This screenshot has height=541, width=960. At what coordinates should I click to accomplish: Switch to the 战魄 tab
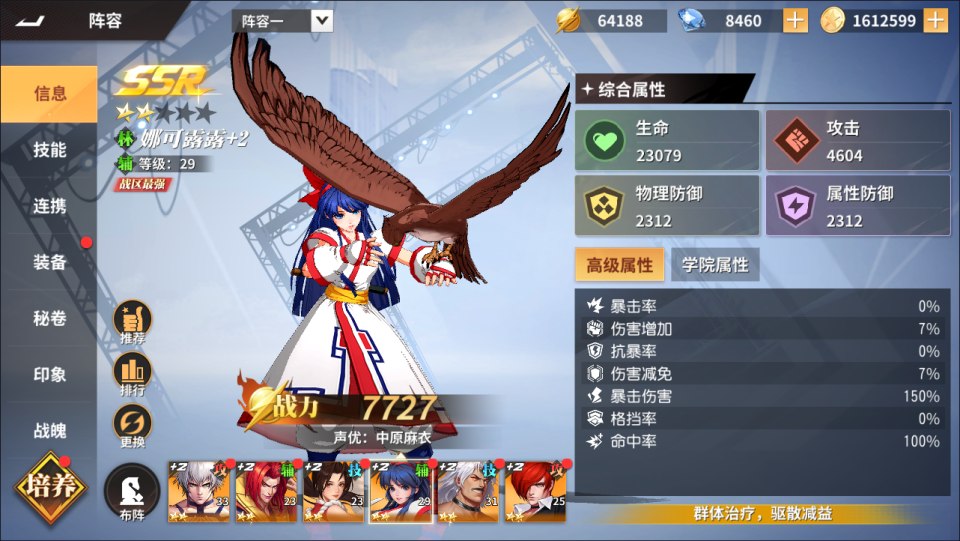pyautogui.click(x=49, y=431)
